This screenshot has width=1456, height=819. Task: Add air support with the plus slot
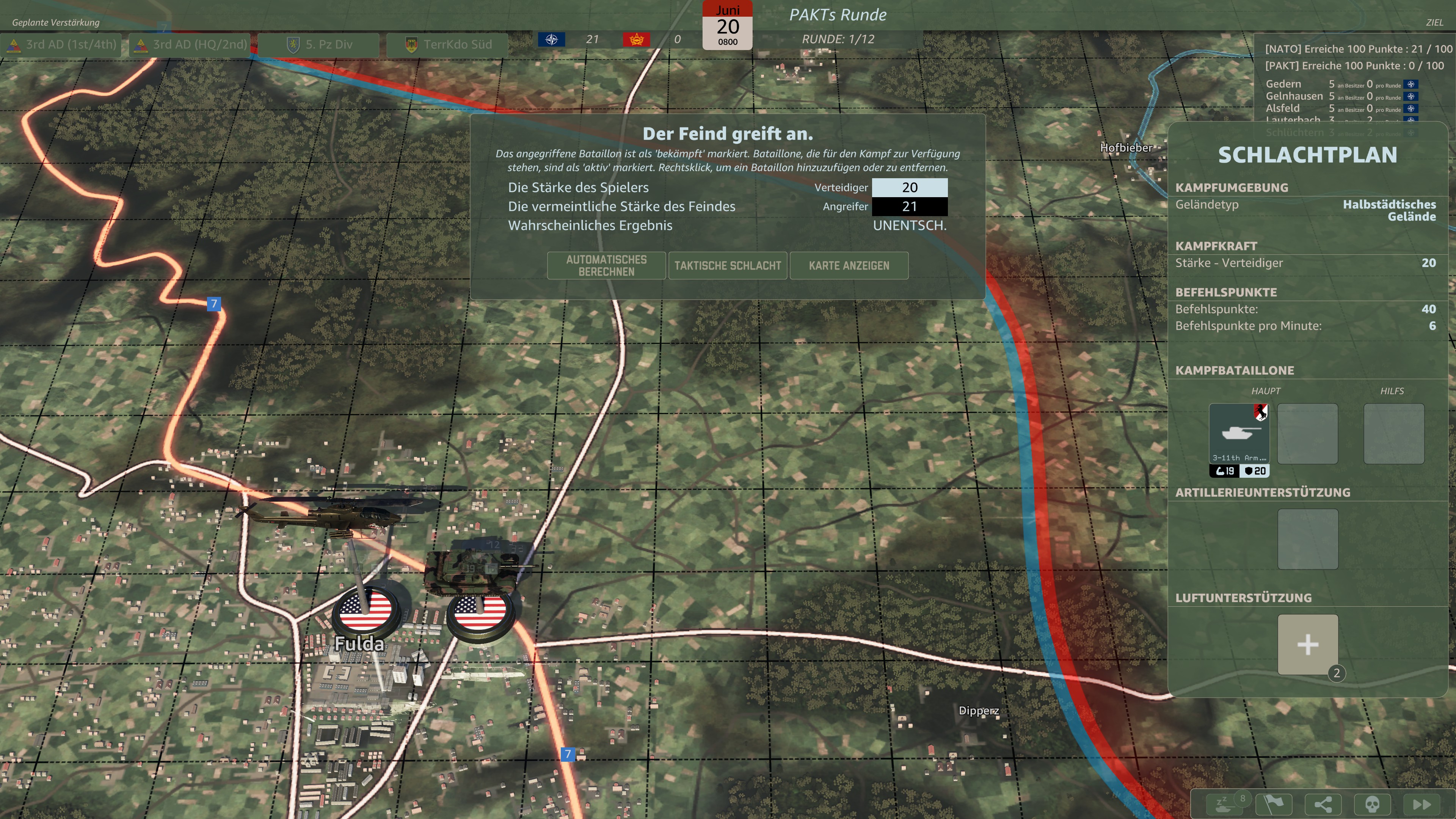1307,644
